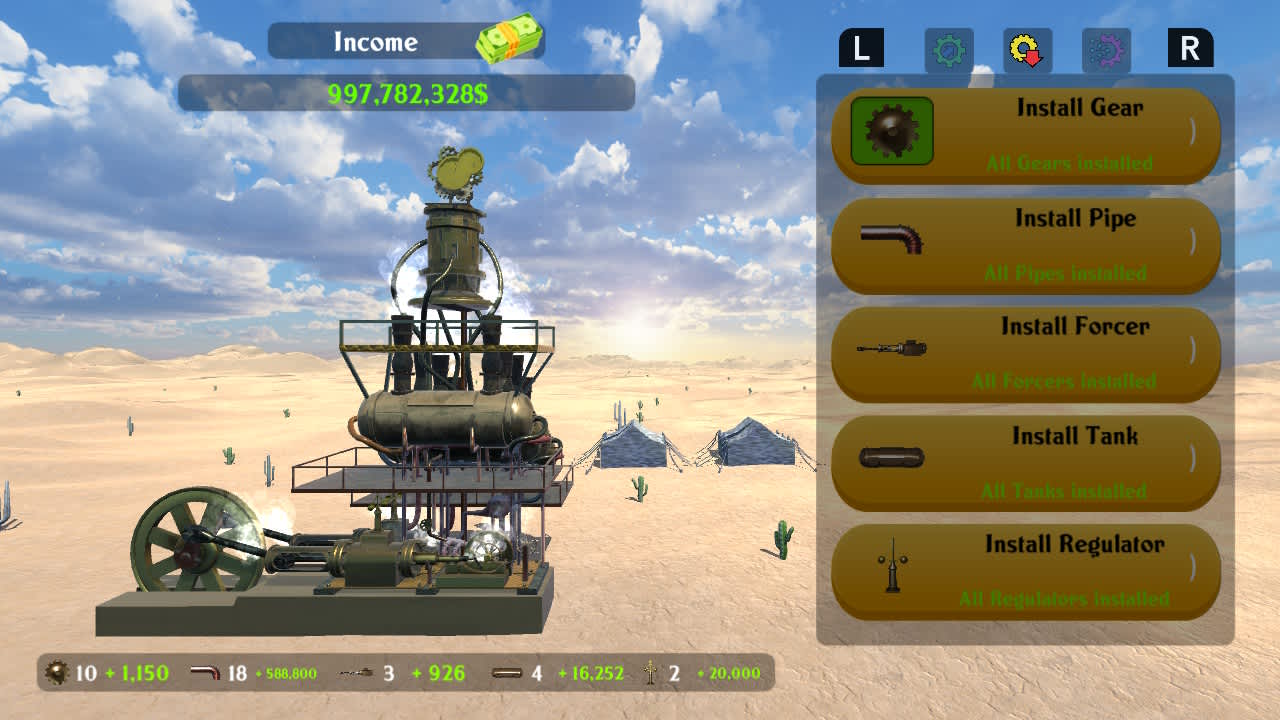This screenshot has height=720, width=1280.
Task: Open the purple gear panel icon
Action: point(1107,47)
